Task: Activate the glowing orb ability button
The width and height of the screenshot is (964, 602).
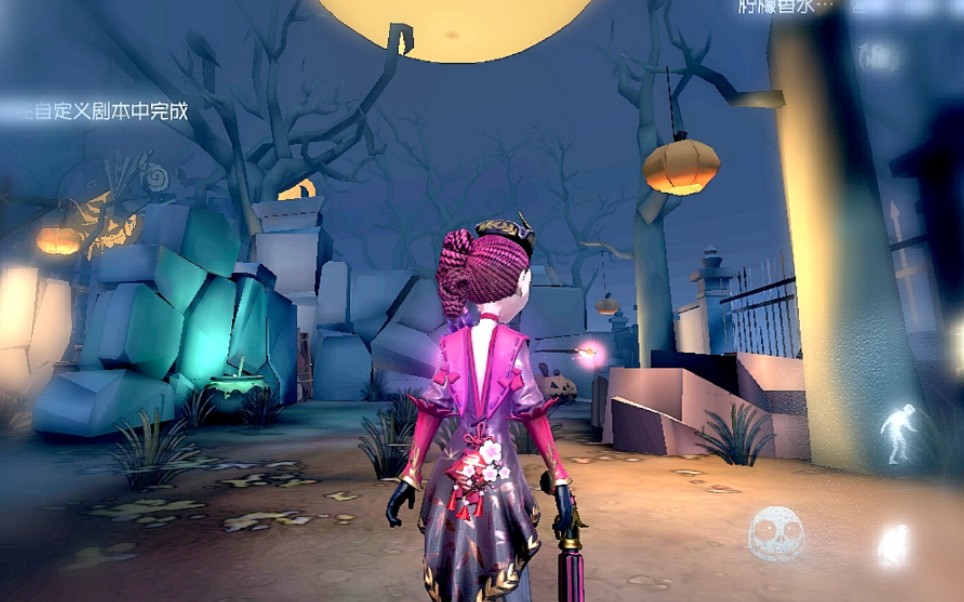Action: tap(893, 545)
